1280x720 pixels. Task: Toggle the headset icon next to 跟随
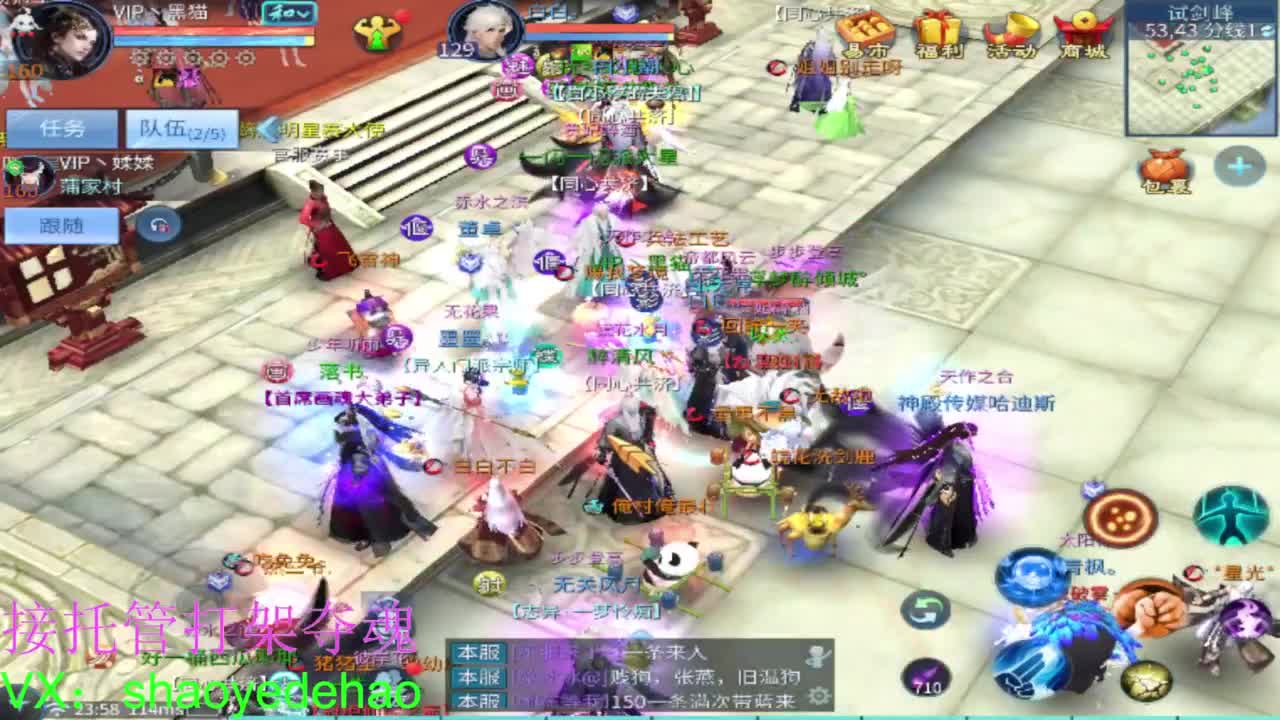[x=158, y=225]
